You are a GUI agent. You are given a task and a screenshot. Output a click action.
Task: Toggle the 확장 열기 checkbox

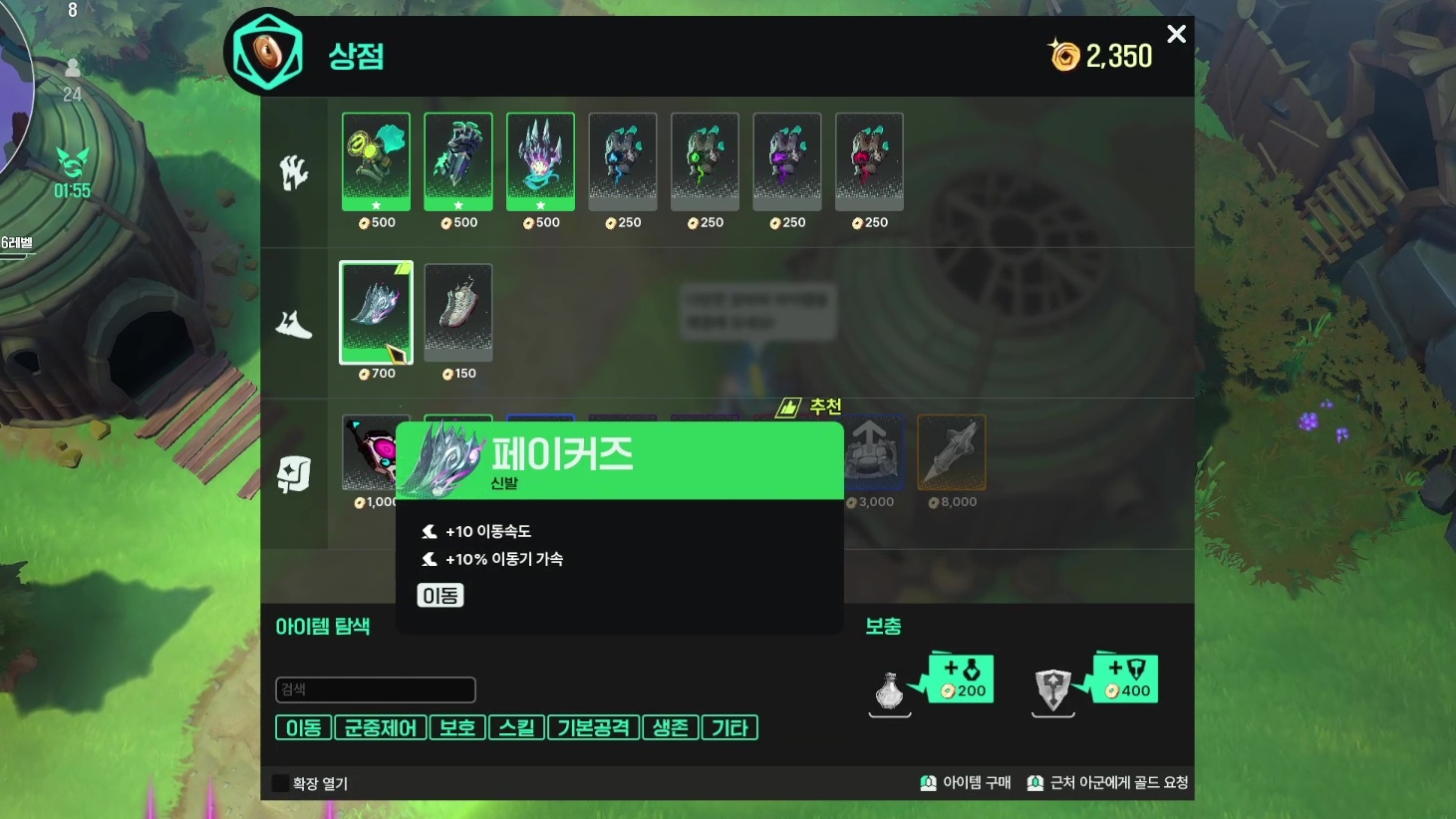(x=281, y=783)
